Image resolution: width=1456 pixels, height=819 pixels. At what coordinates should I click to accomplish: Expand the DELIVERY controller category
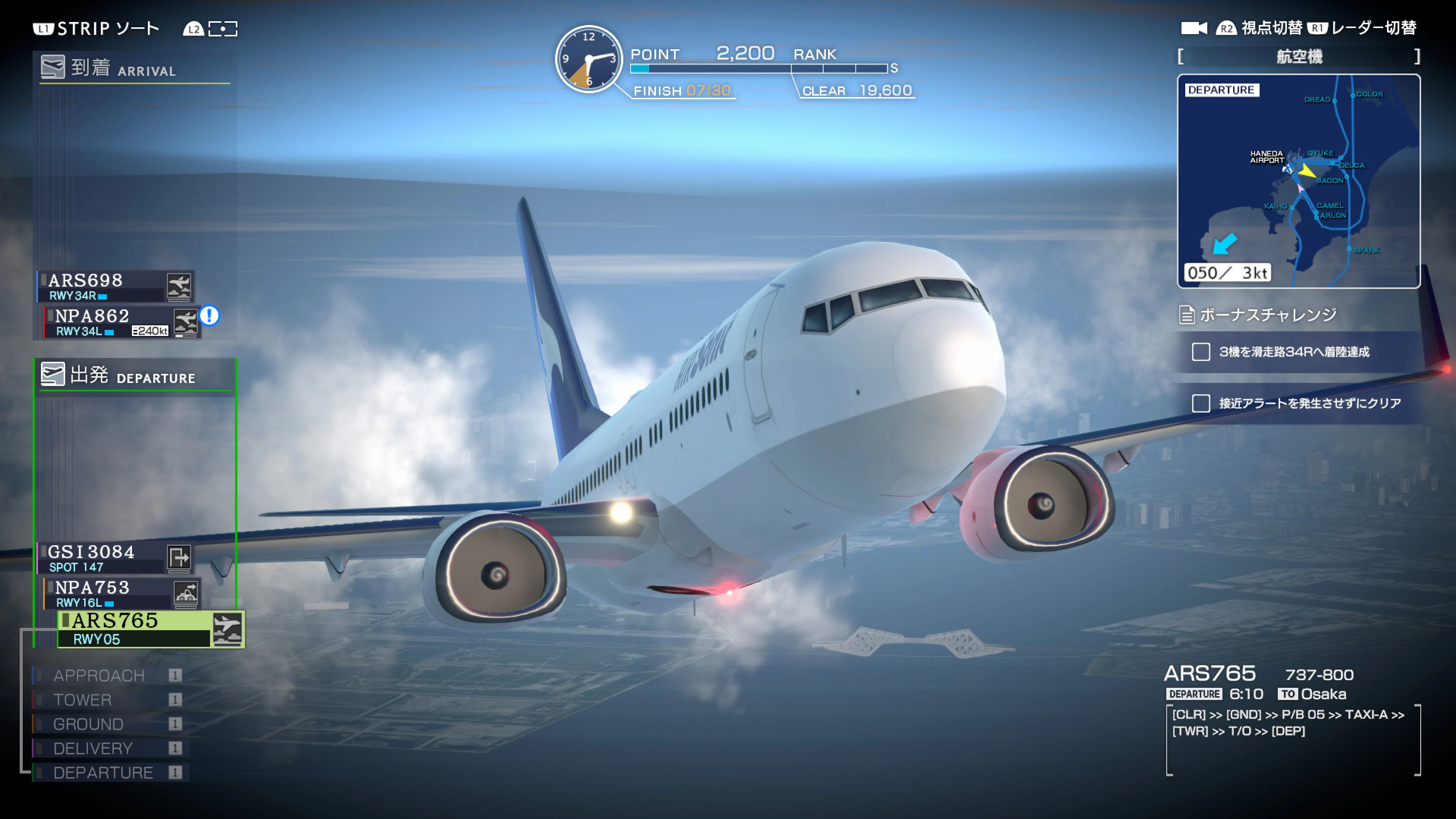(94, 748)
